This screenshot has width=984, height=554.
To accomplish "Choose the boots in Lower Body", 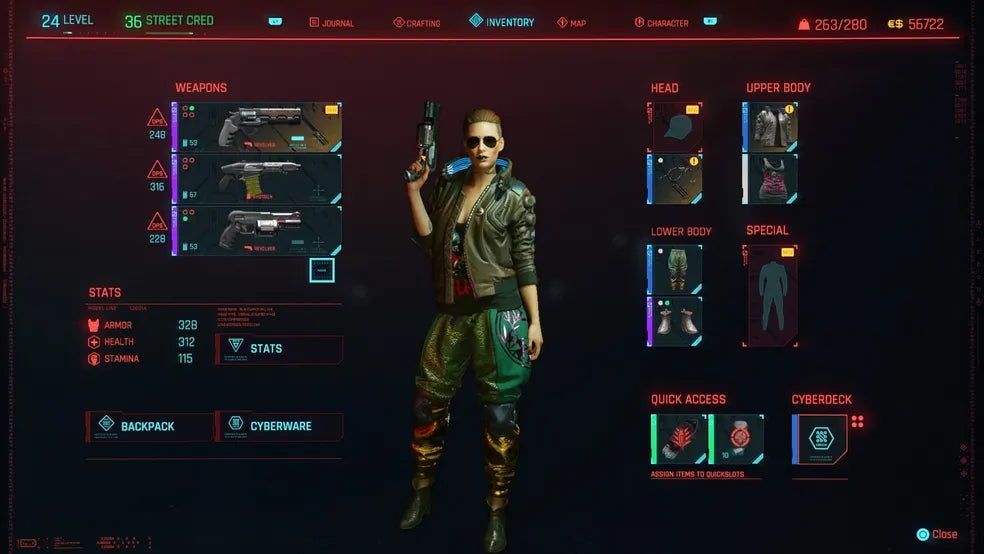I will pyautogui.click(x=677, y=321).
